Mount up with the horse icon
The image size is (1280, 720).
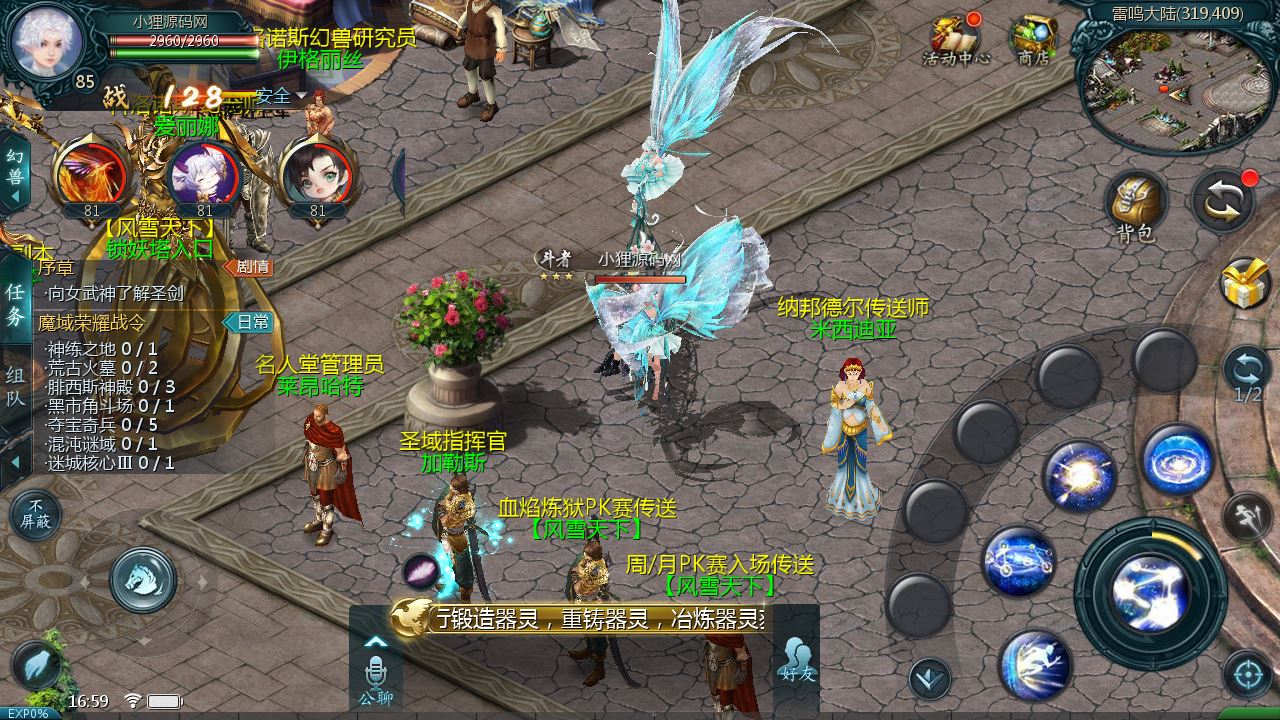point(143,579)
